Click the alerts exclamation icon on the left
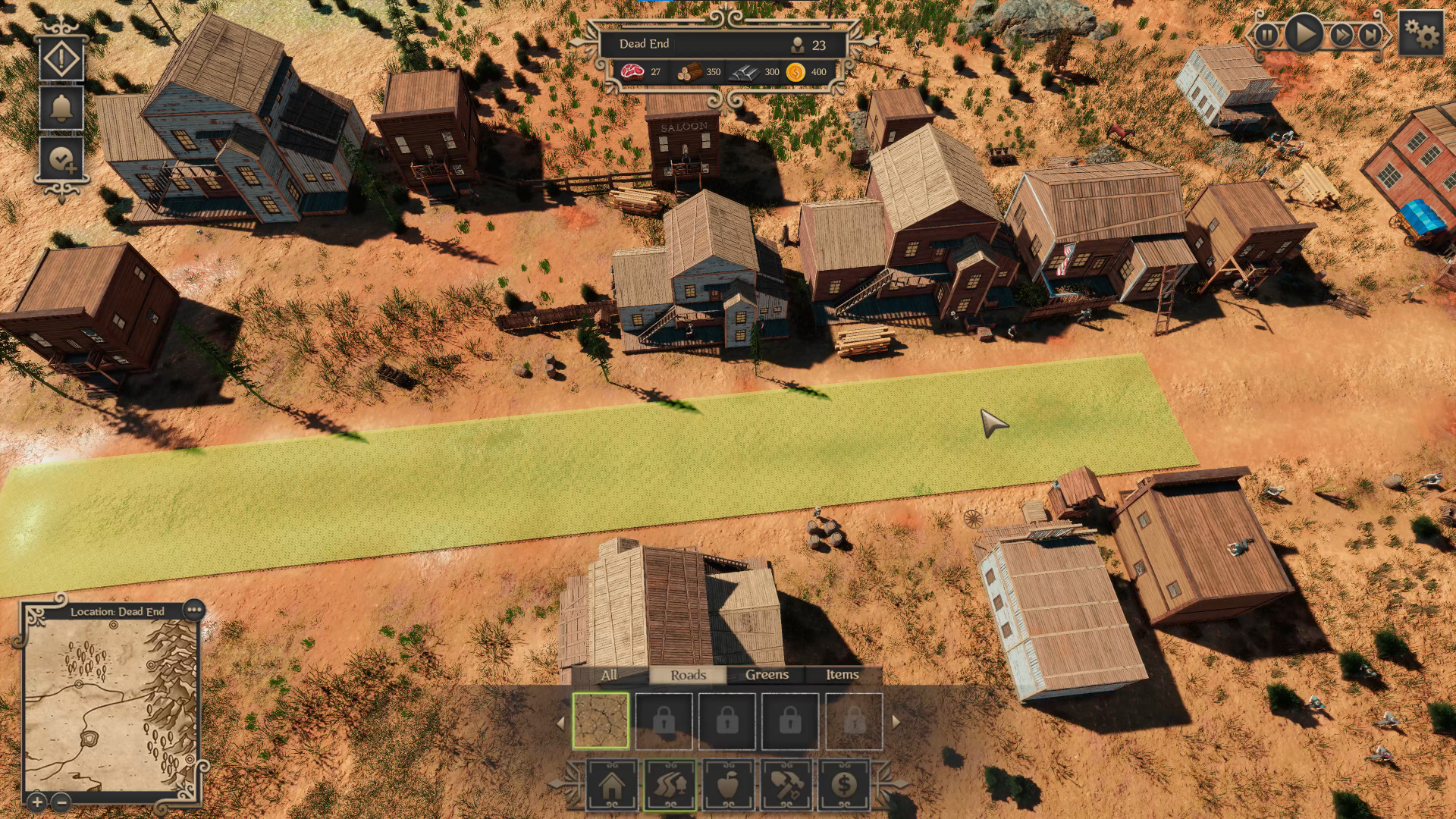Viewport: 1456px width, 819px height. tap(61, 57)
